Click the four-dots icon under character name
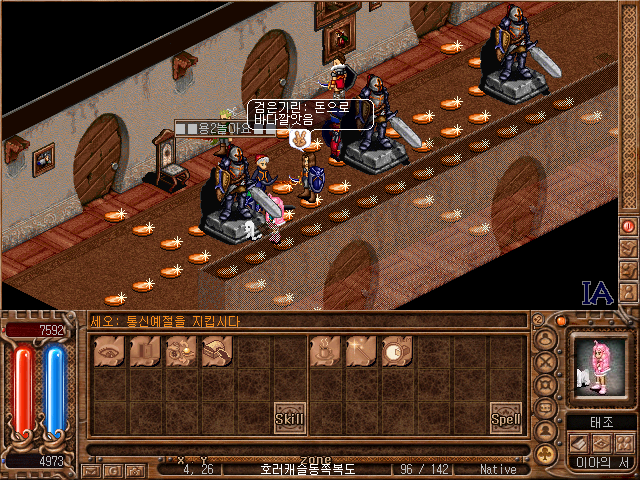The height and width of the screenshot is (480, 640). 622,443
